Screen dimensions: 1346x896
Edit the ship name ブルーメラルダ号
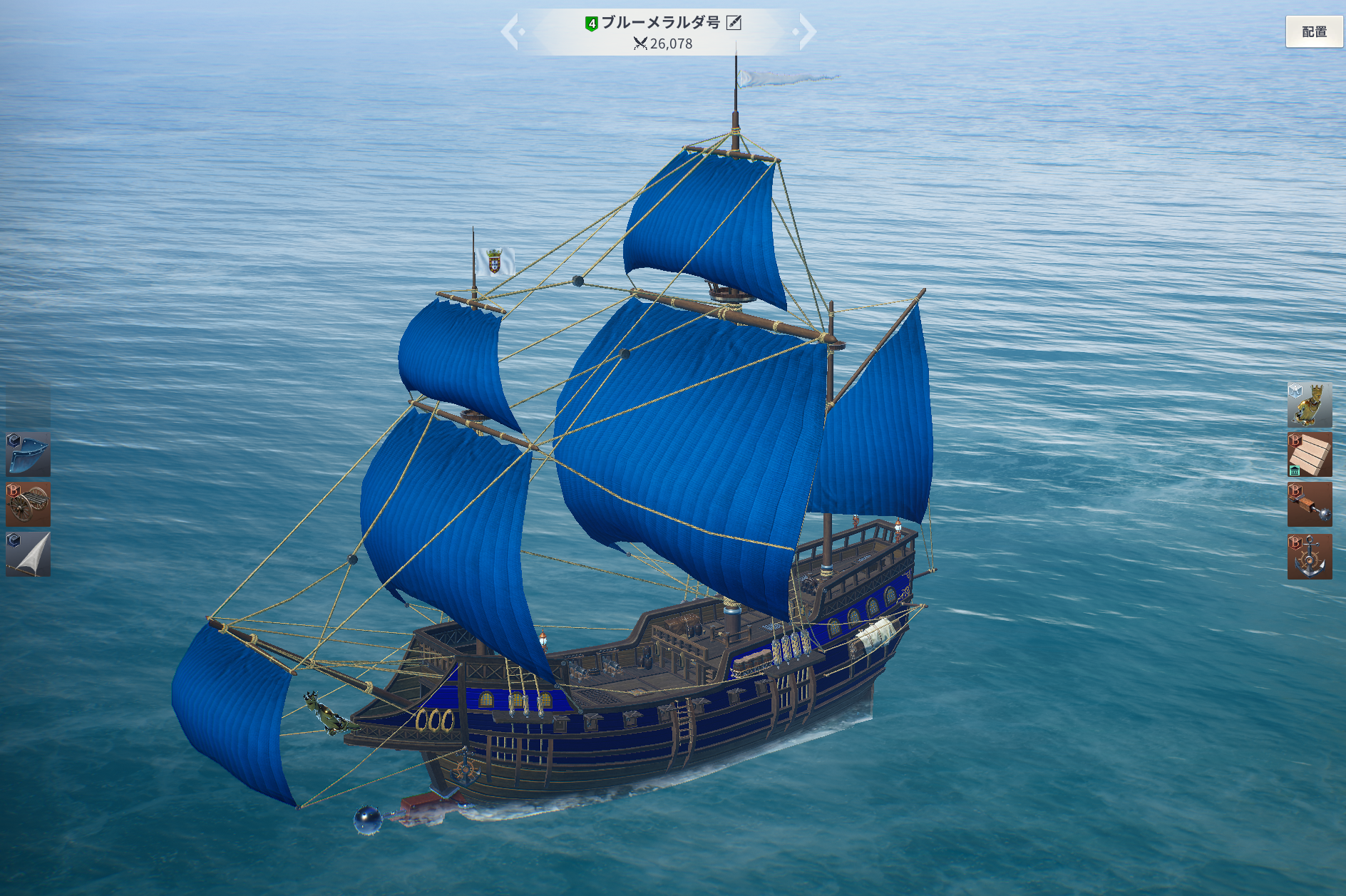tap(734, 23)
